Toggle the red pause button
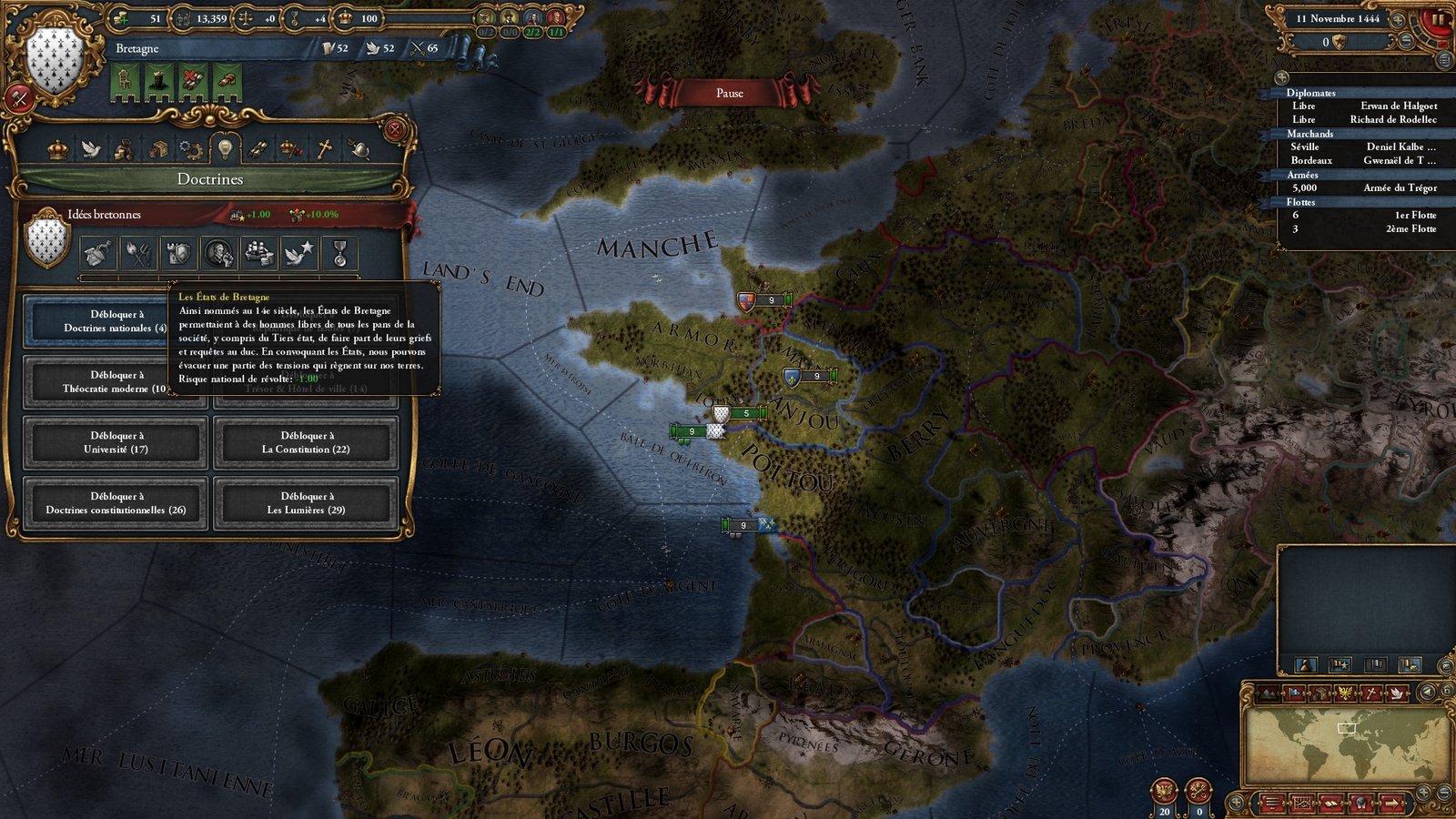1456x819 pixels. (1436, 18)
